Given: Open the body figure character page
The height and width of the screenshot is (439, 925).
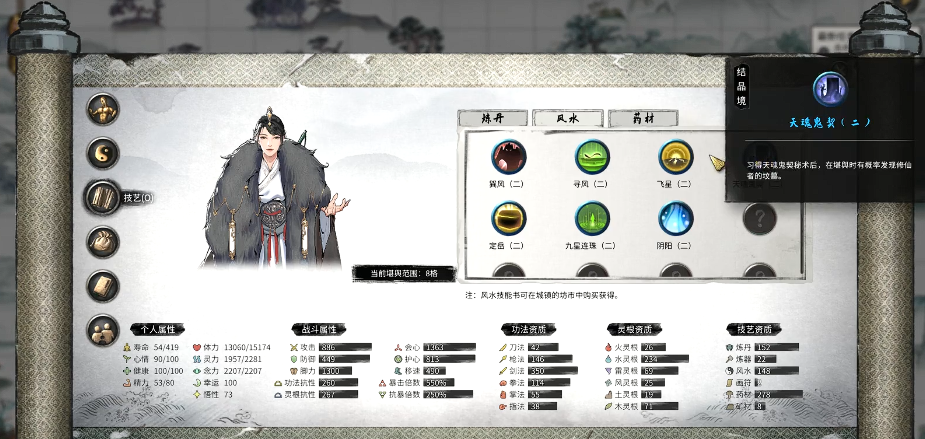Looking at the screenshot, I should [x=102, y=109].
